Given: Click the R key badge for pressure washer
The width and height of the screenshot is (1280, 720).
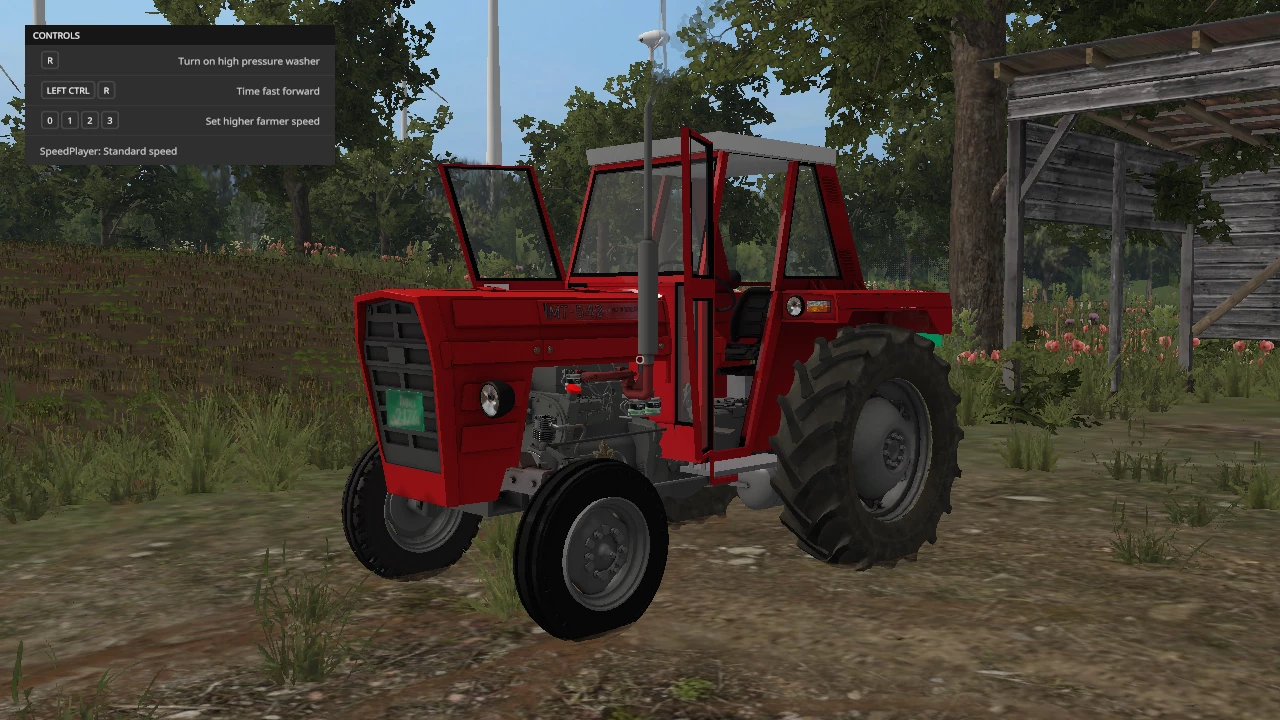Looking at the screenshot, I should point(49,60).
